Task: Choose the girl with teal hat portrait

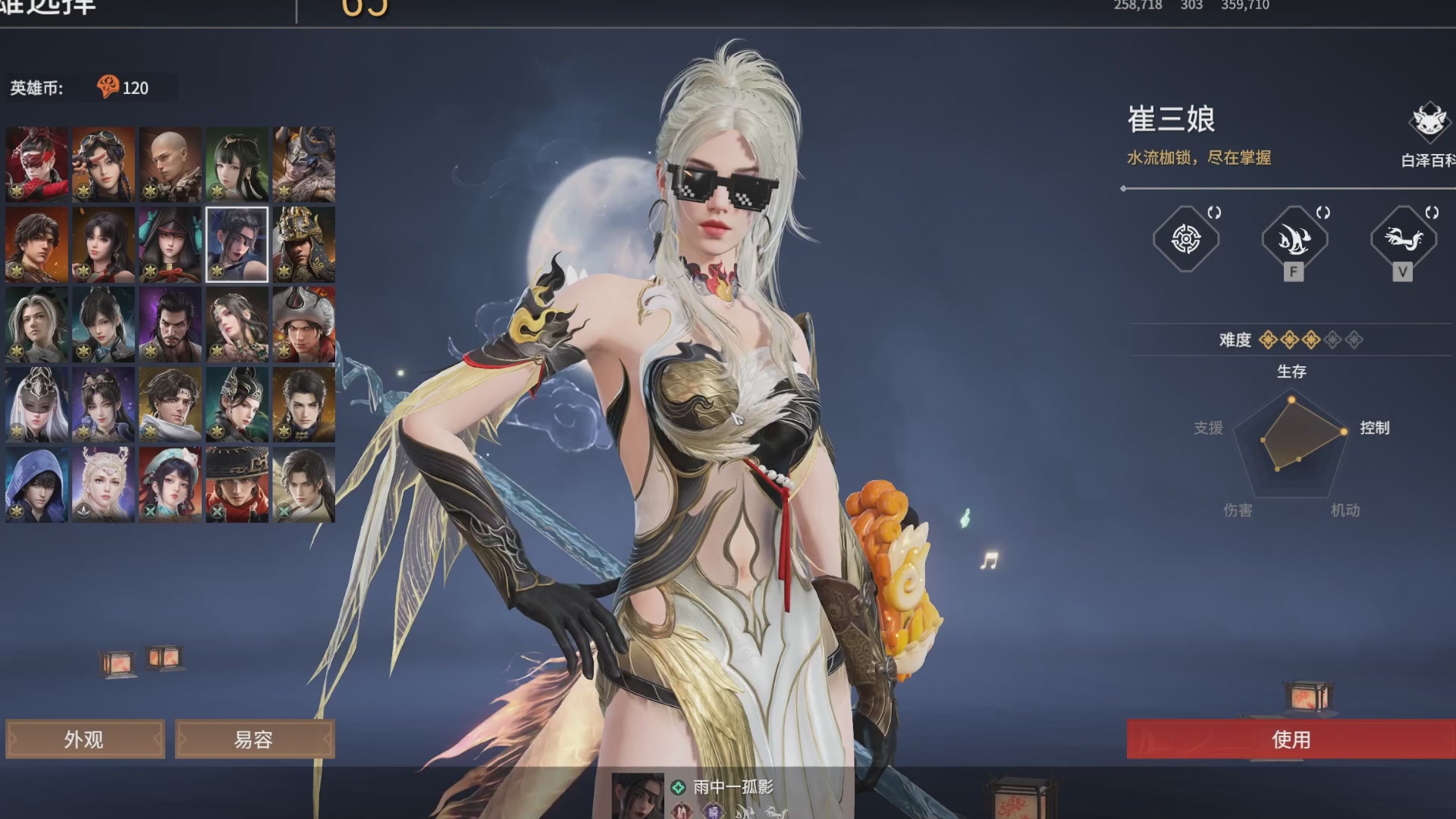Action: [171, 485]
